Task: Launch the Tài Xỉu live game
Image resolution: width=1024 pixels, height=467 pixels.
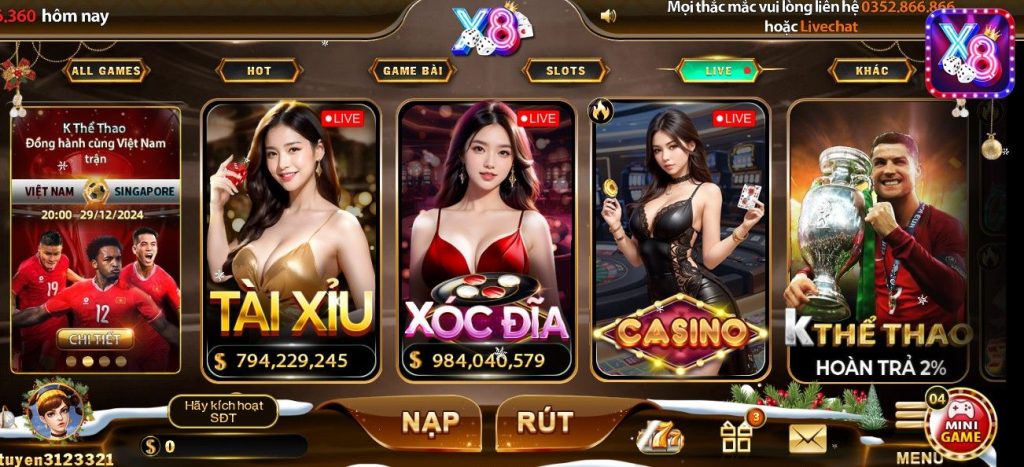Action: tap(291, 240)
